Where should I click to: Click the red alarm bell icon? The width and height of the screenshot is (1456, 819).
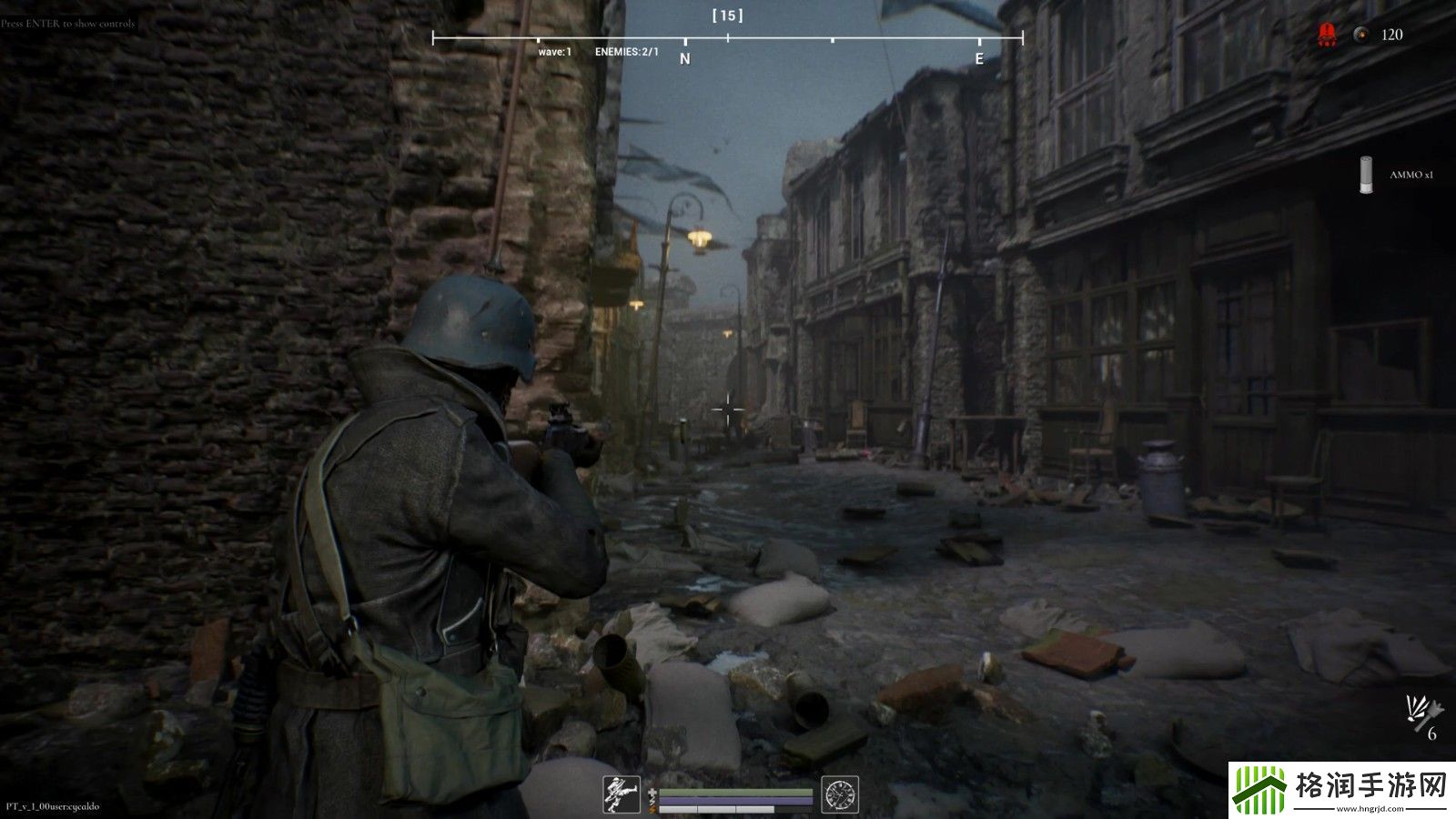pos(1327,35)
